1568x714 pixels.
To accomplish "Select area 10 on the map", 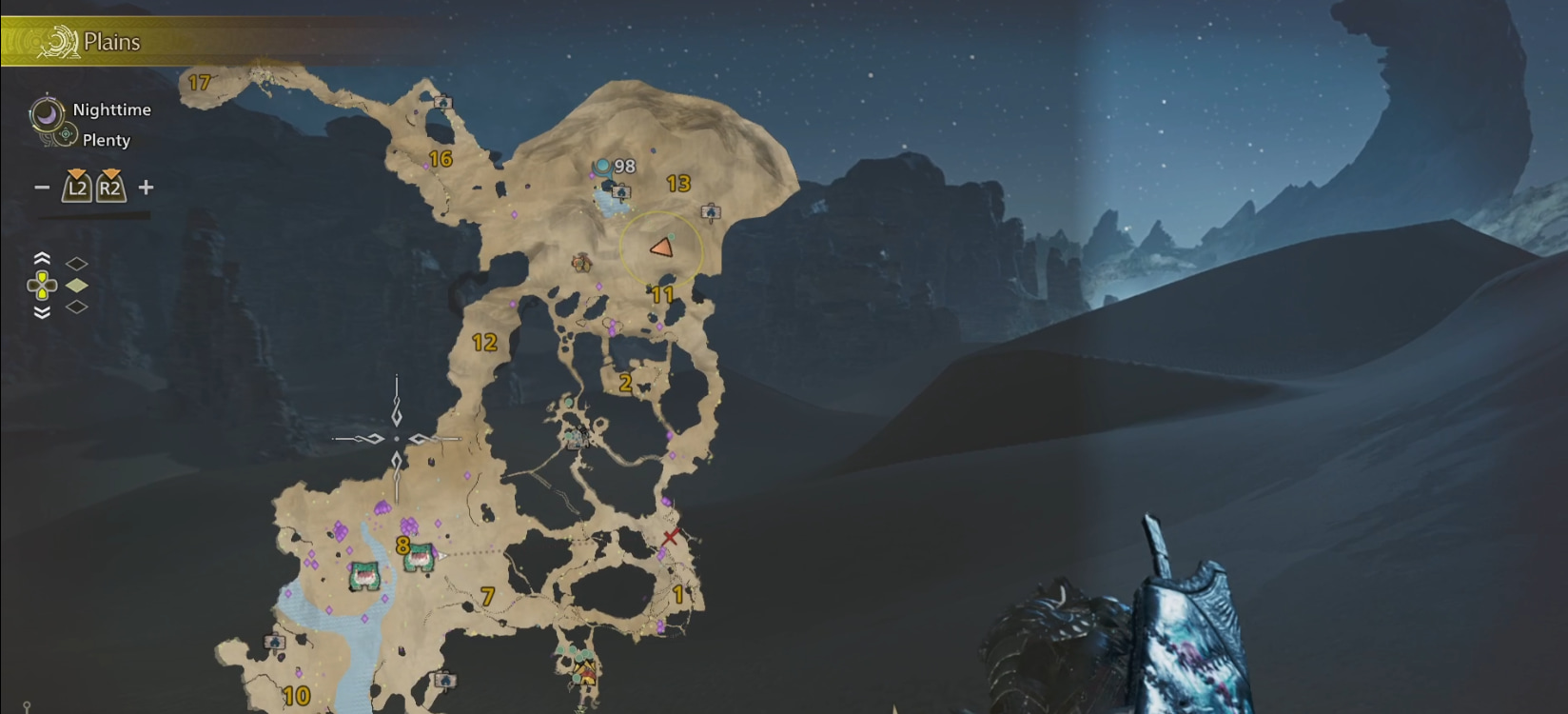I will pyautogui.click(x=296, y=696).
